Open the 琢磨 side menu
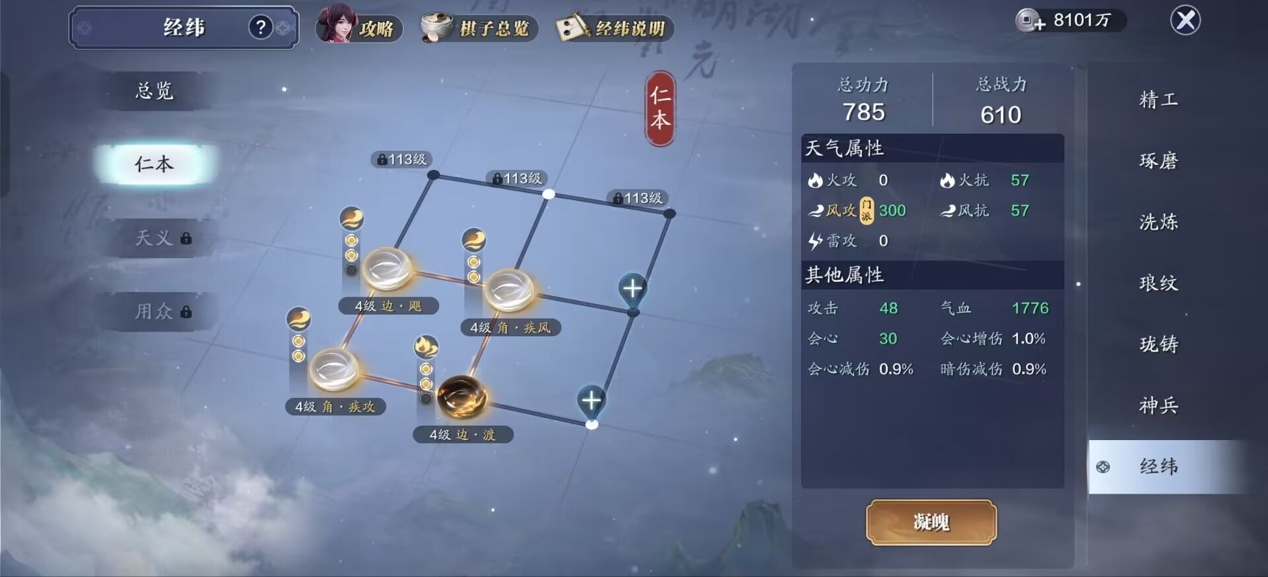The image size is (1268, 577). [1158, 160]
